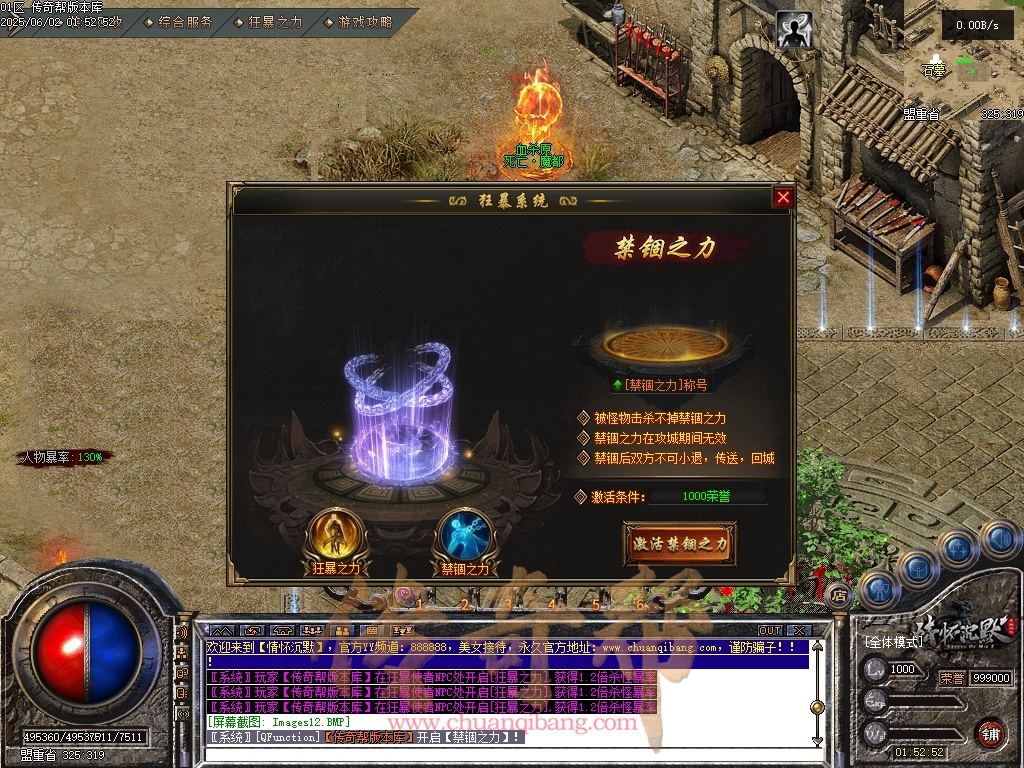Viewport: 1024px width, 768px height.
Task: Close the 狂暴系统 window
Action: coord(783,198)
